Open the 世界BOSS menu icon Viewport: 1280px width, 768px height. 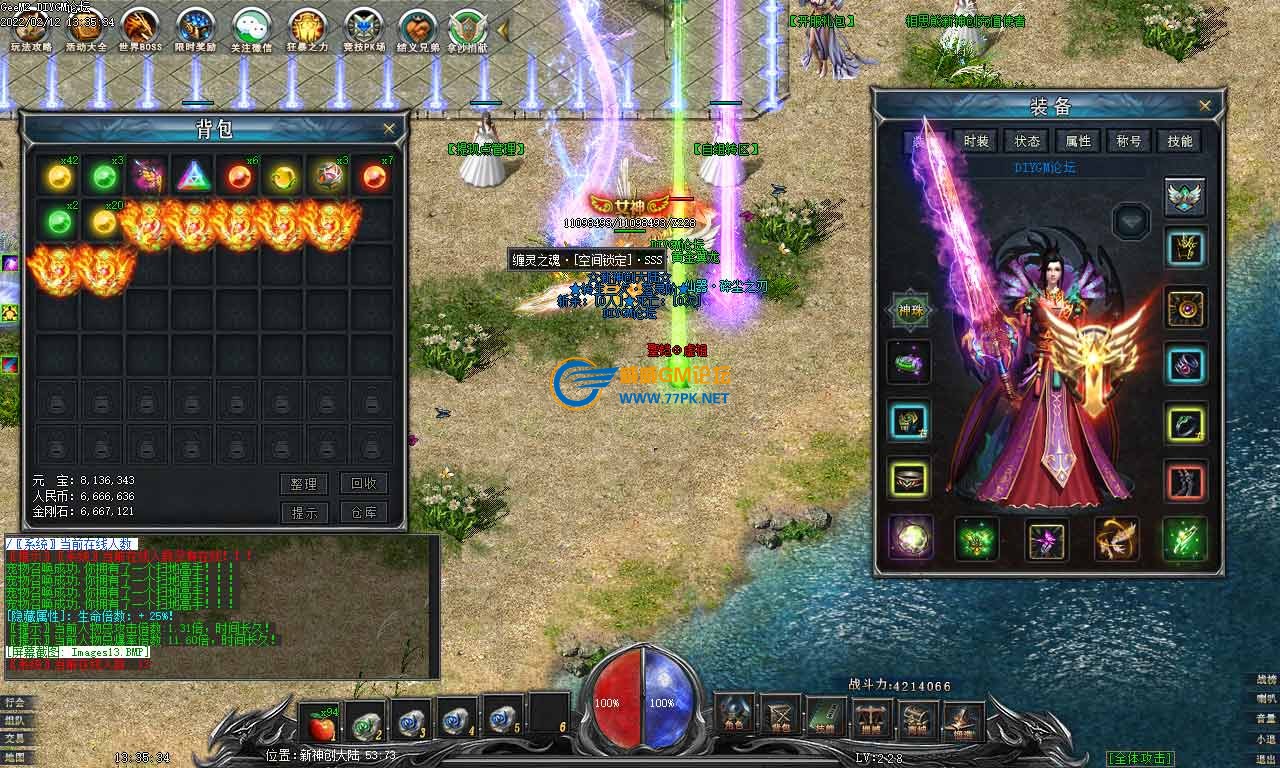[140, 29]
